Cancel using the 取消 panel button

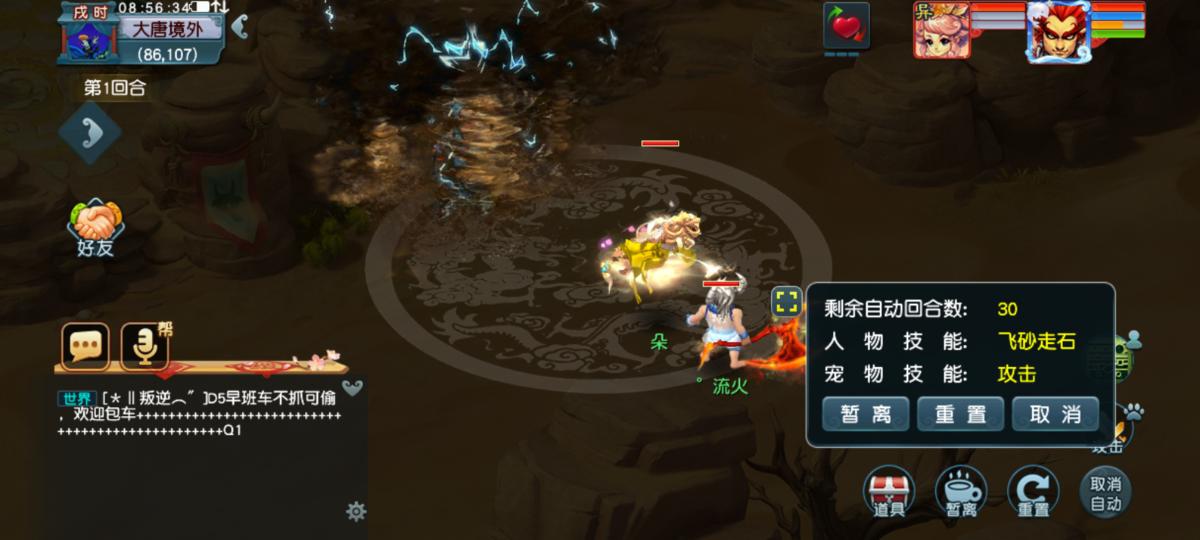[1055, 414]
